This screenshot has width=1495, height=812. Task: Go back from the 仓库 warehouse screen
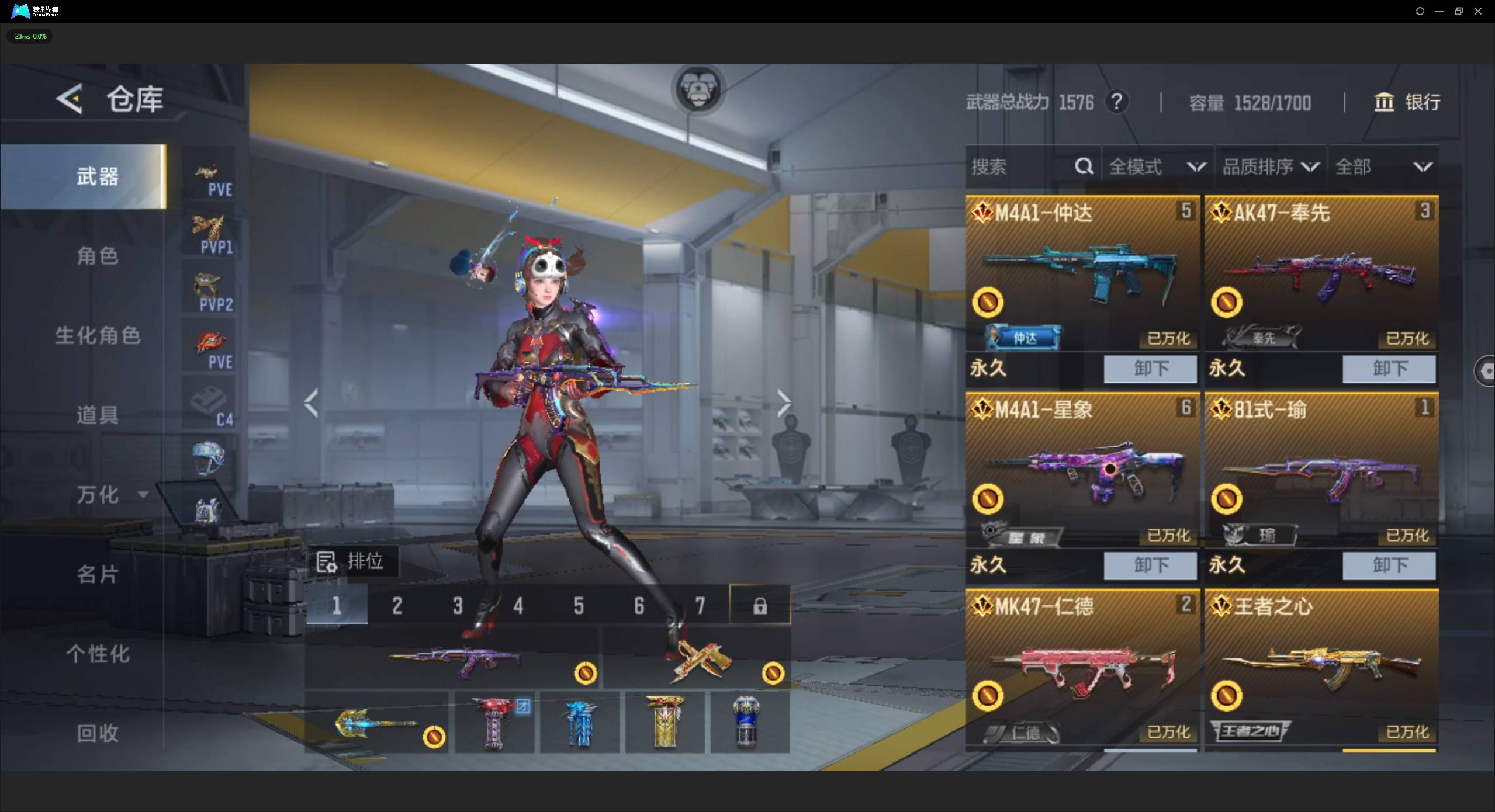click(70, 99)
